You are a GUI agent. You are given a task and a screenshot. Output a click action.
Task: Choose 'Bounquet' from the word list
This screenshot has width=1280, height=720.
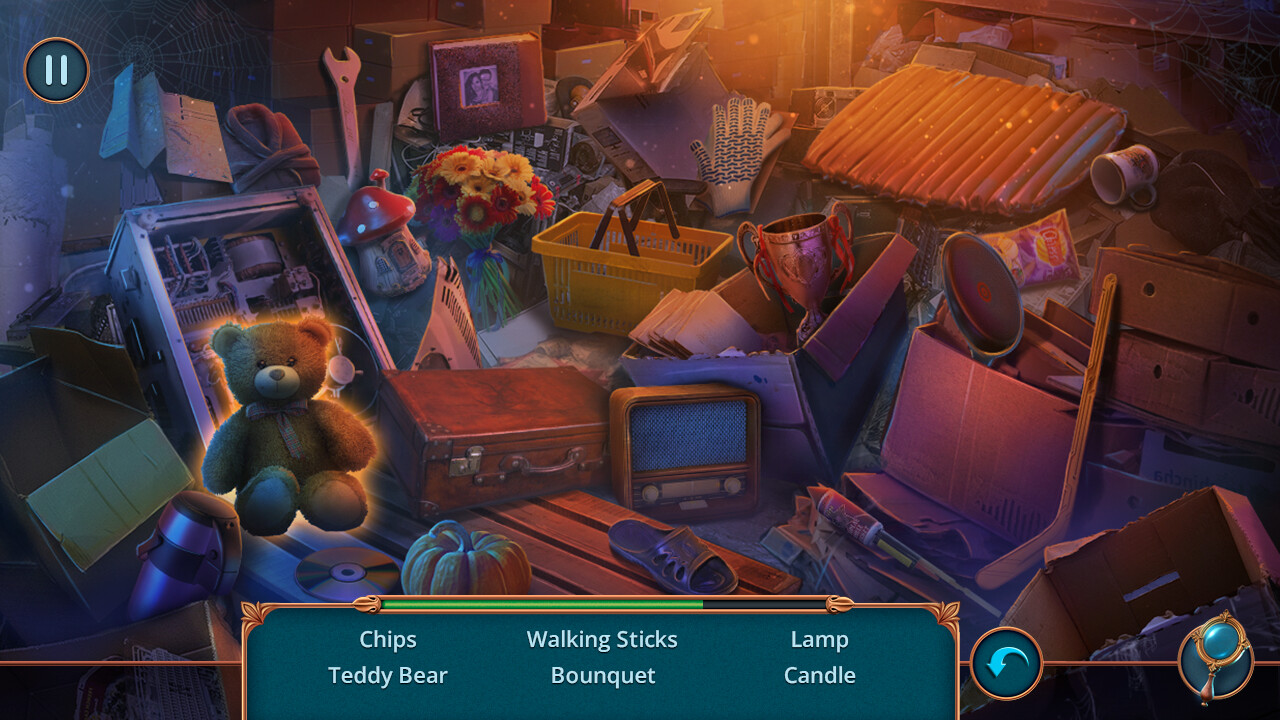click(602, 675)
